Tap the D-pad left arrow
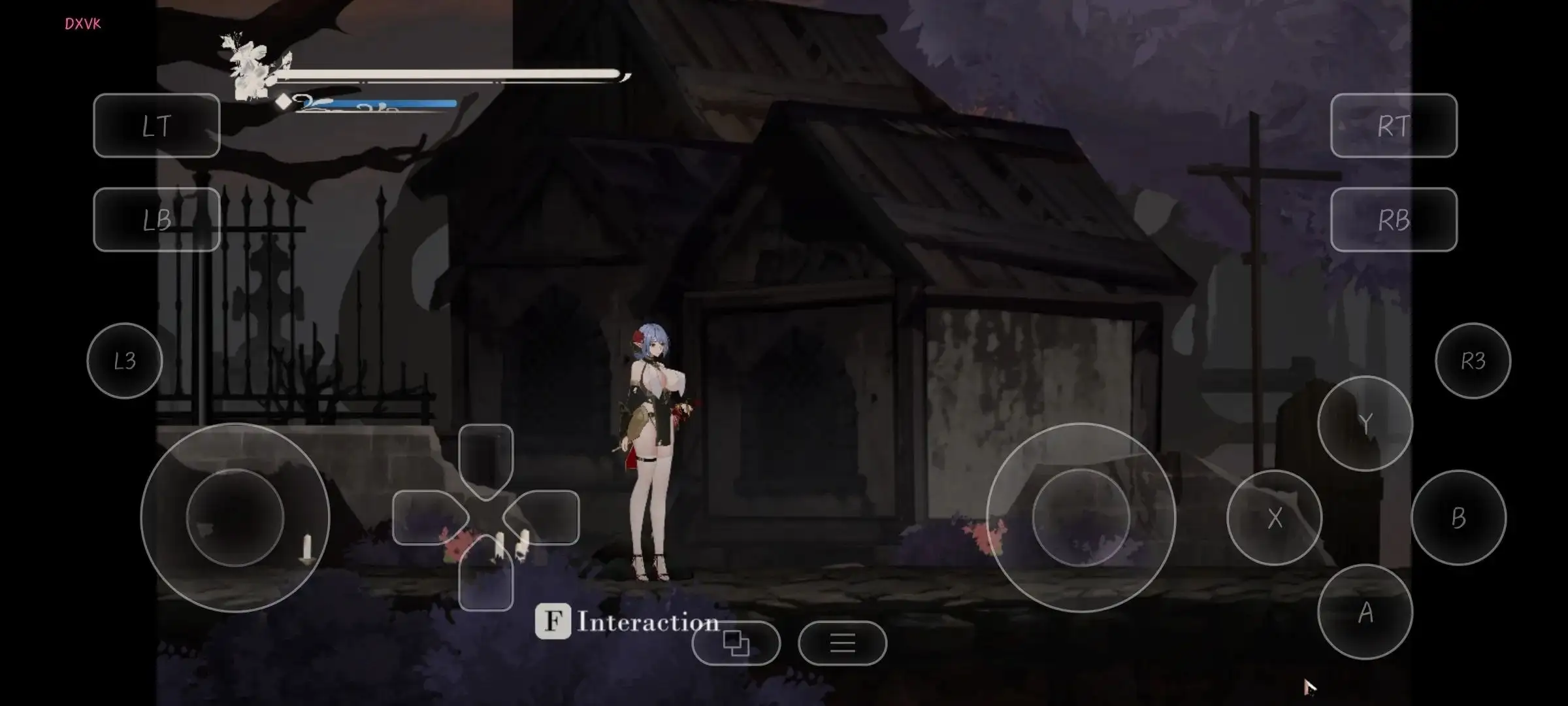Screen dimensions: 1568x706 [426, 518]
